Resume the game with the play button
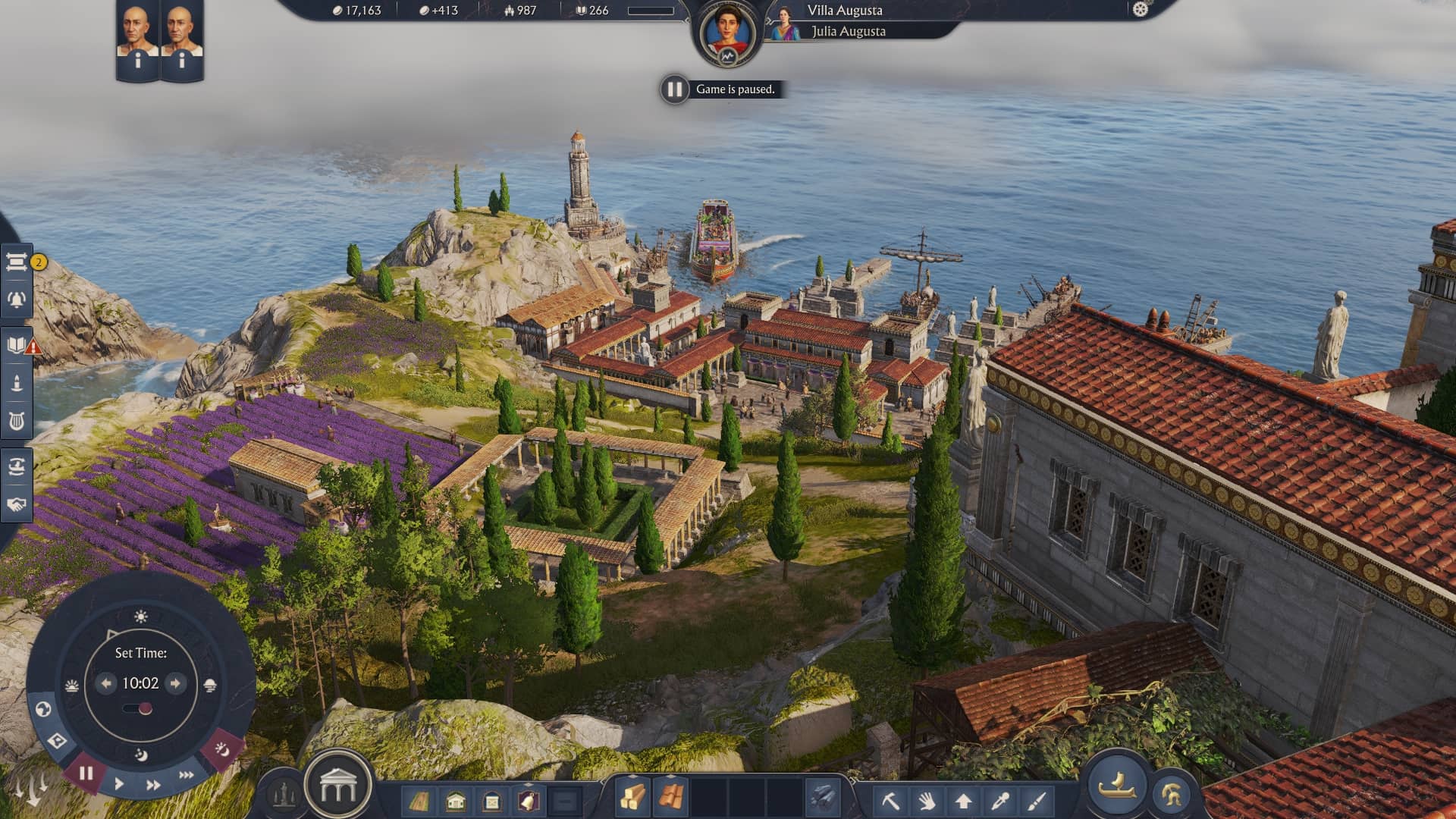The image size is (1456, 819). [x=119, y=783]
